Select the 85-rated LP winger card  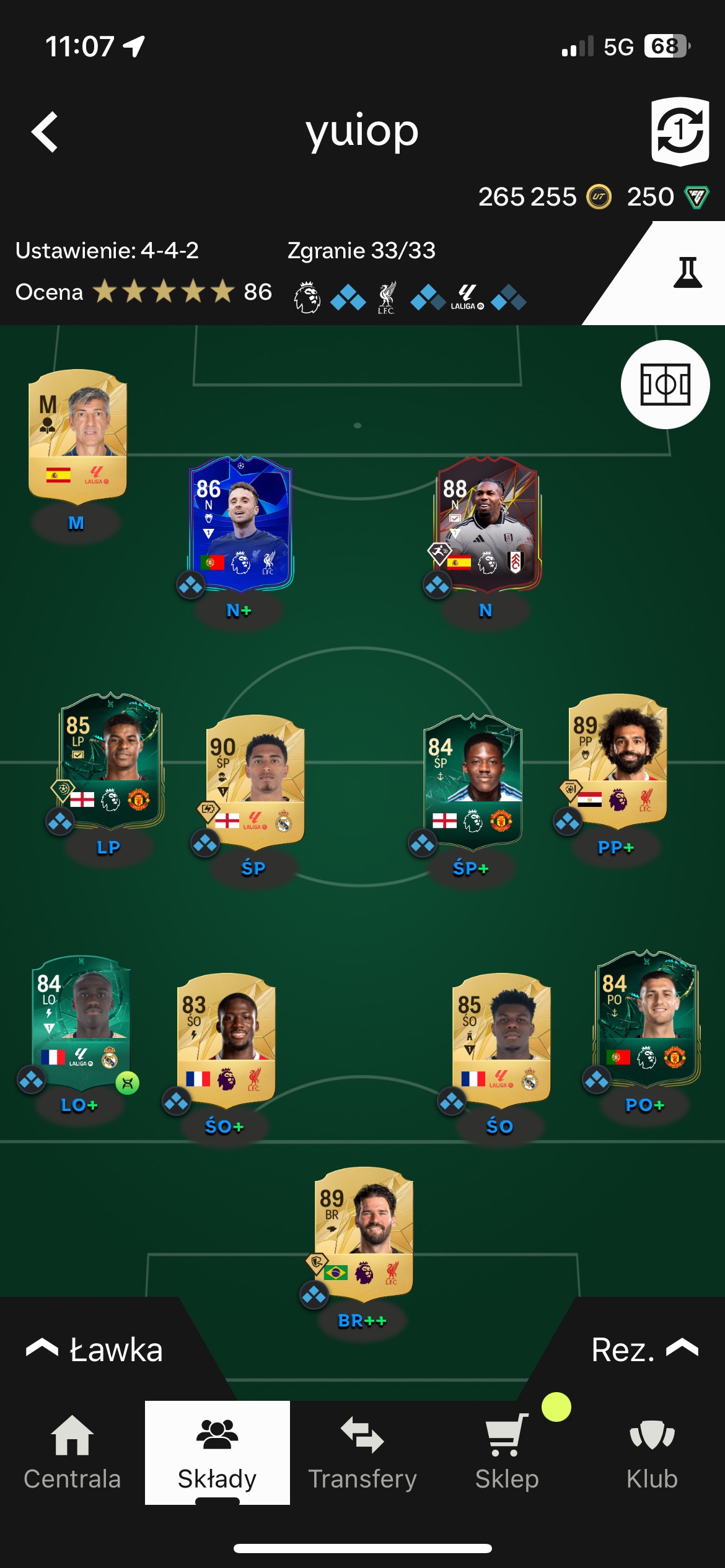(x=111, y=760)
